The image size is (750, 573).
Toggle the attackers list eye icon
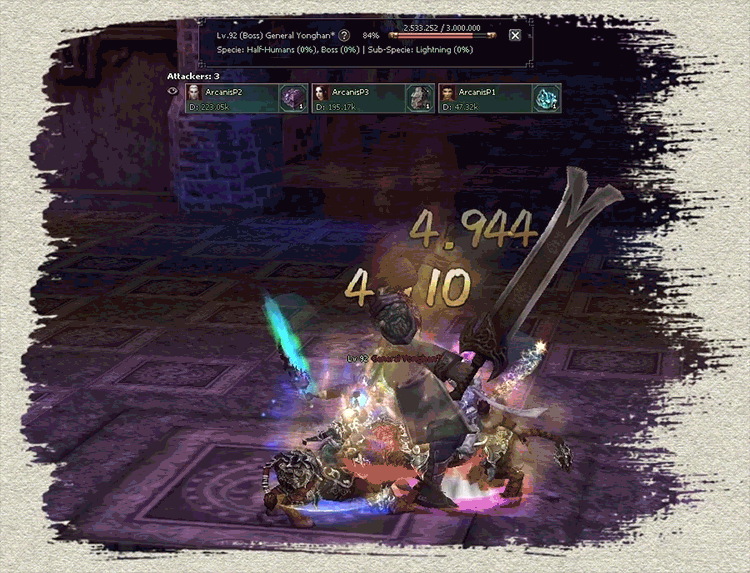click(172, 91)
